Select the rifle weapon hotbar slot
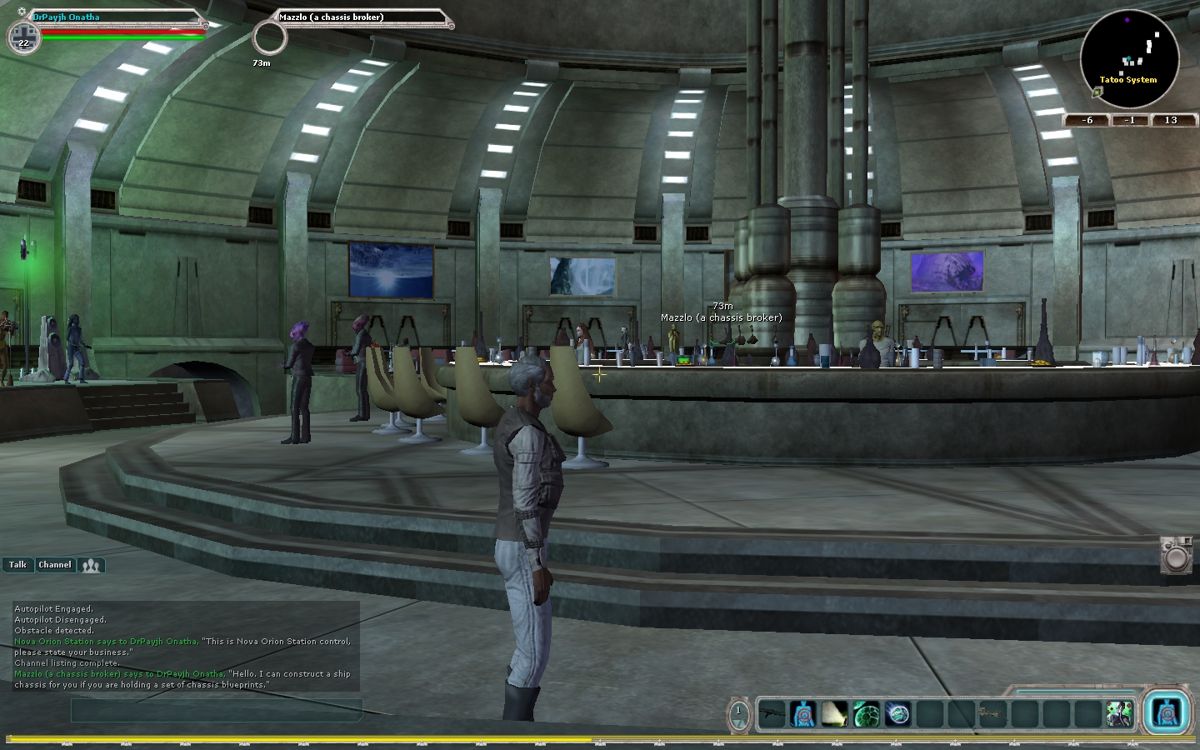 [770, 713]
